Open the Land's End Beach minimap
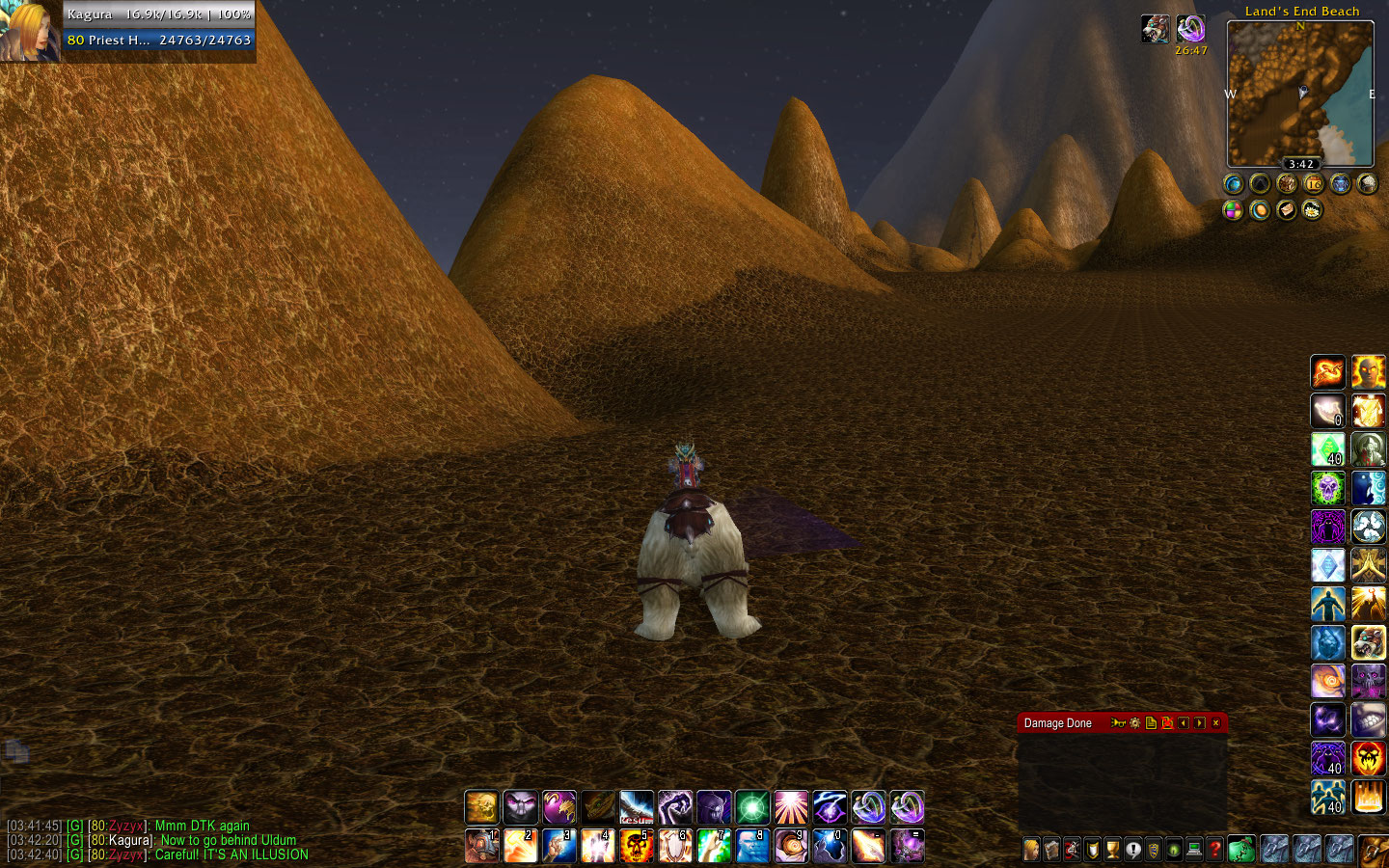The height and width of the screenshot is (868, 1389). click(1299, 94)
